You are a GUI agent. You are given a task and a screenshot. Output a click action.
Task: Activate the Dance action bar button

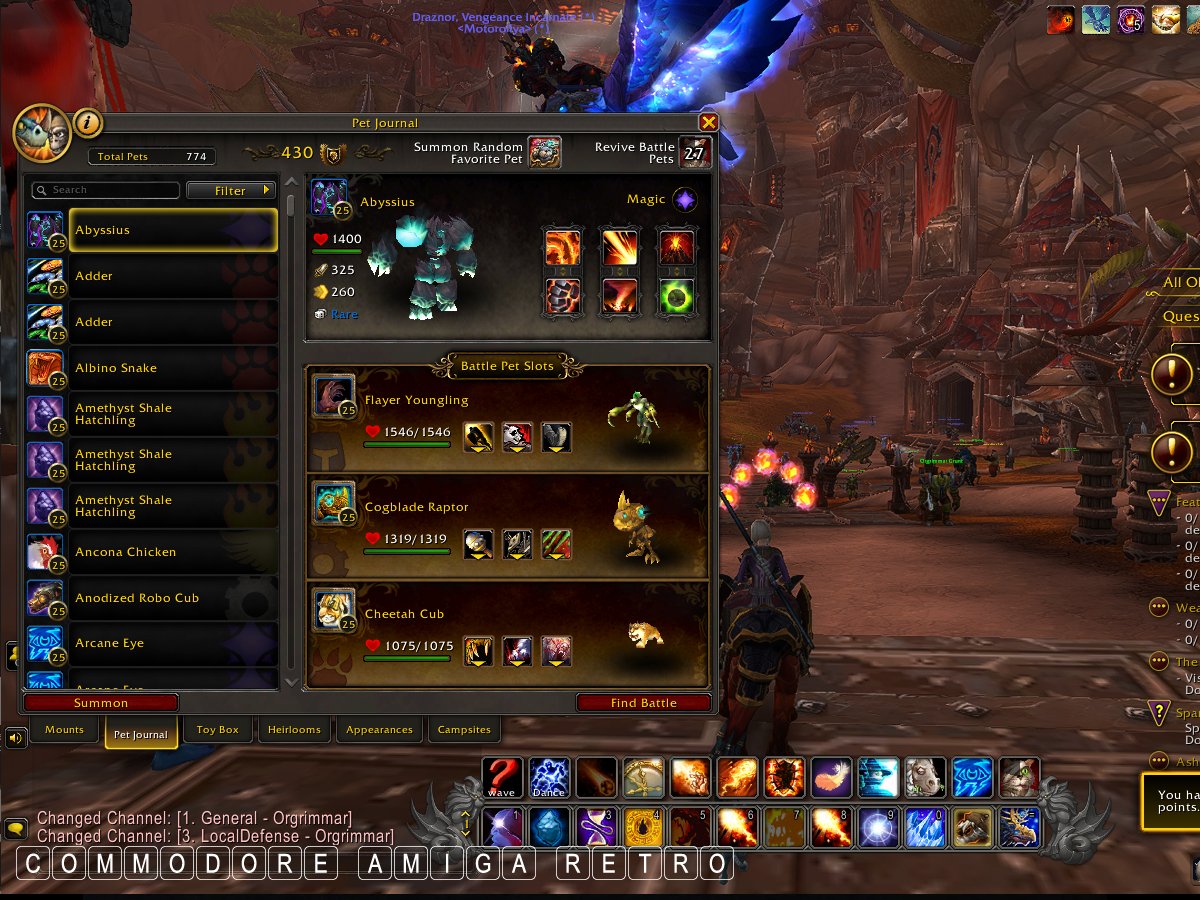(549, 777)
